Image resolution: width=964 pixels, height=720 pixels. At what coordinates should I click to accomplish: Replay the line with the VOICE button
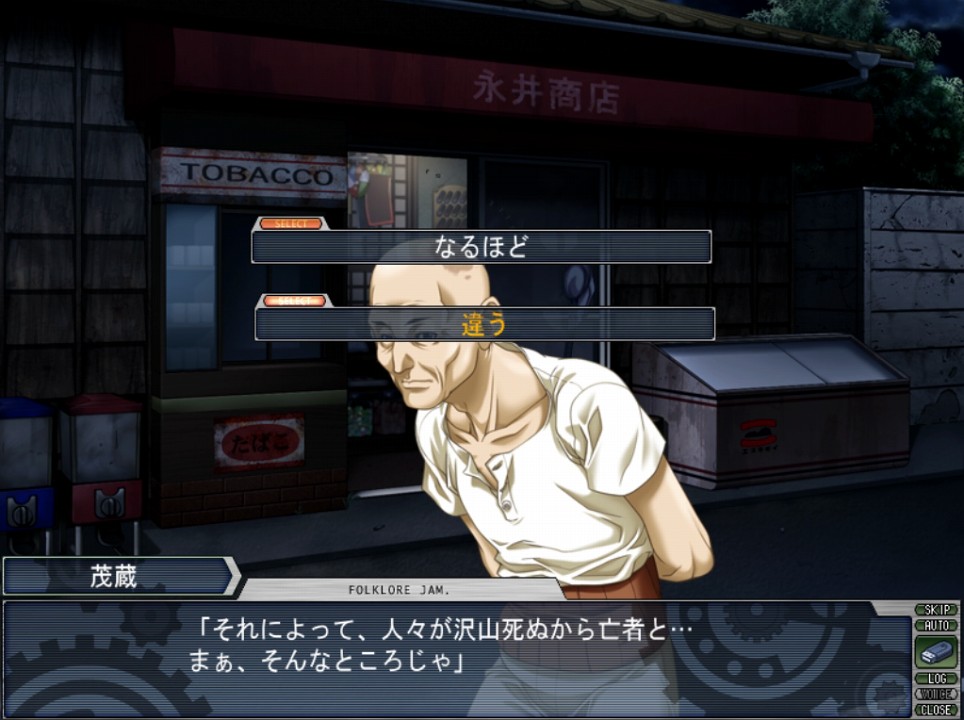click(936, 694)
